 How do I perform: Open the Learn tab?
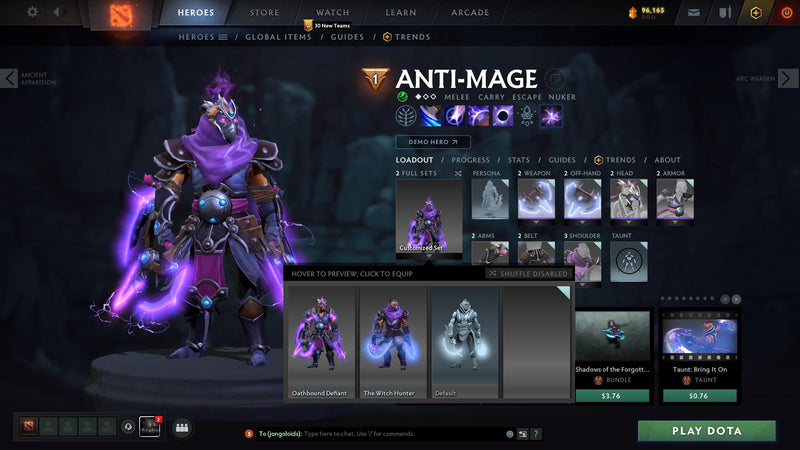pos(400,13)
